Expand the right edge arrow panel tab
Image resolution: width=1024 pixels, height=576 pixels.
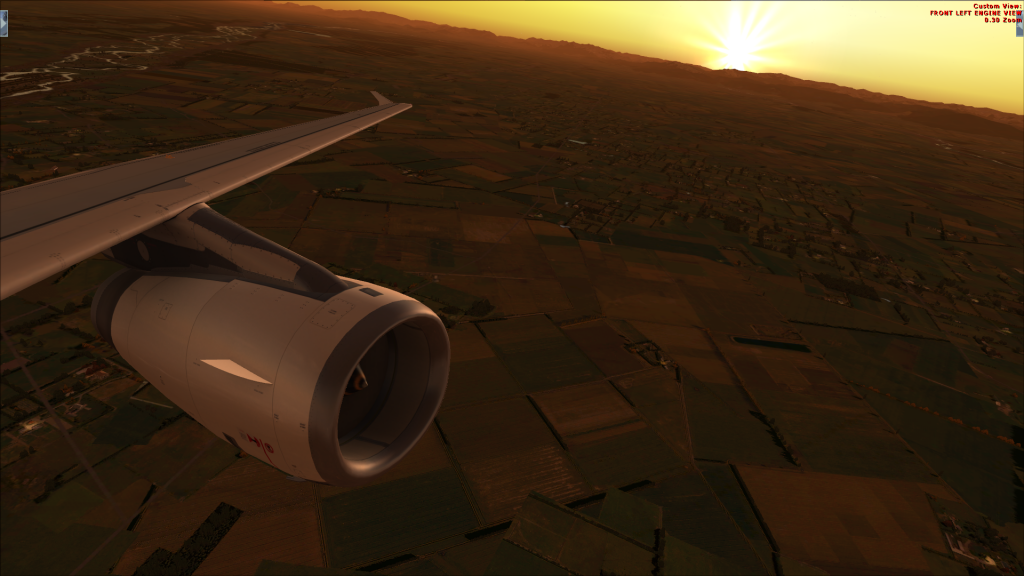point(1019,23)
